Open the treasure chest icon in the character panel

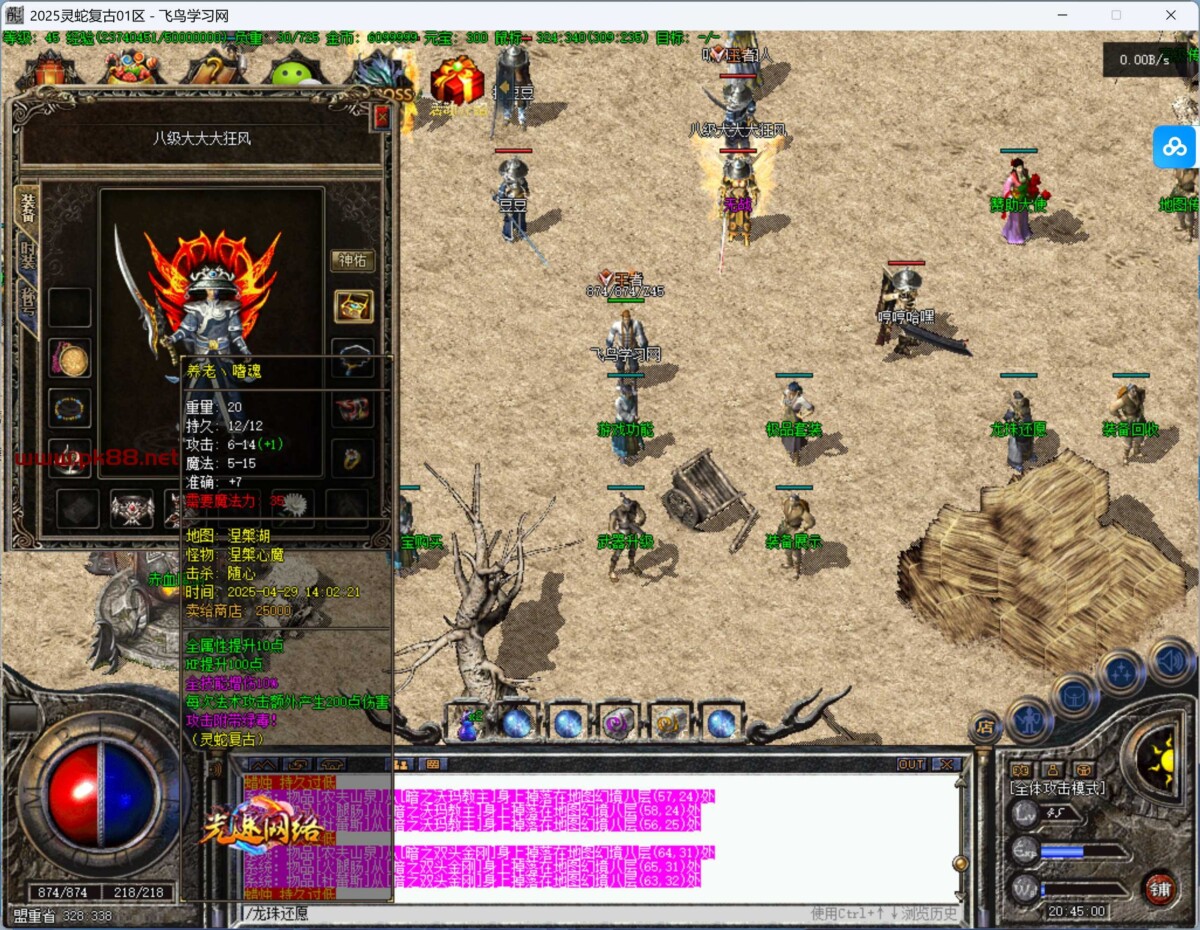click(x=353, y=306)
